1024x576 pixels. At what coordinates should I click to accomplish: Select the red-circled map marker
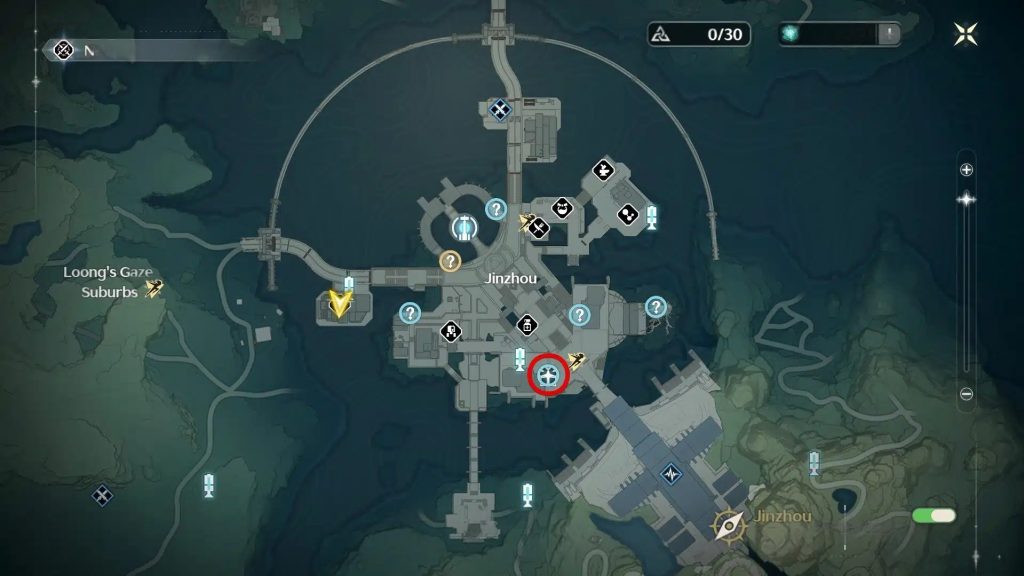click(548, 376)
